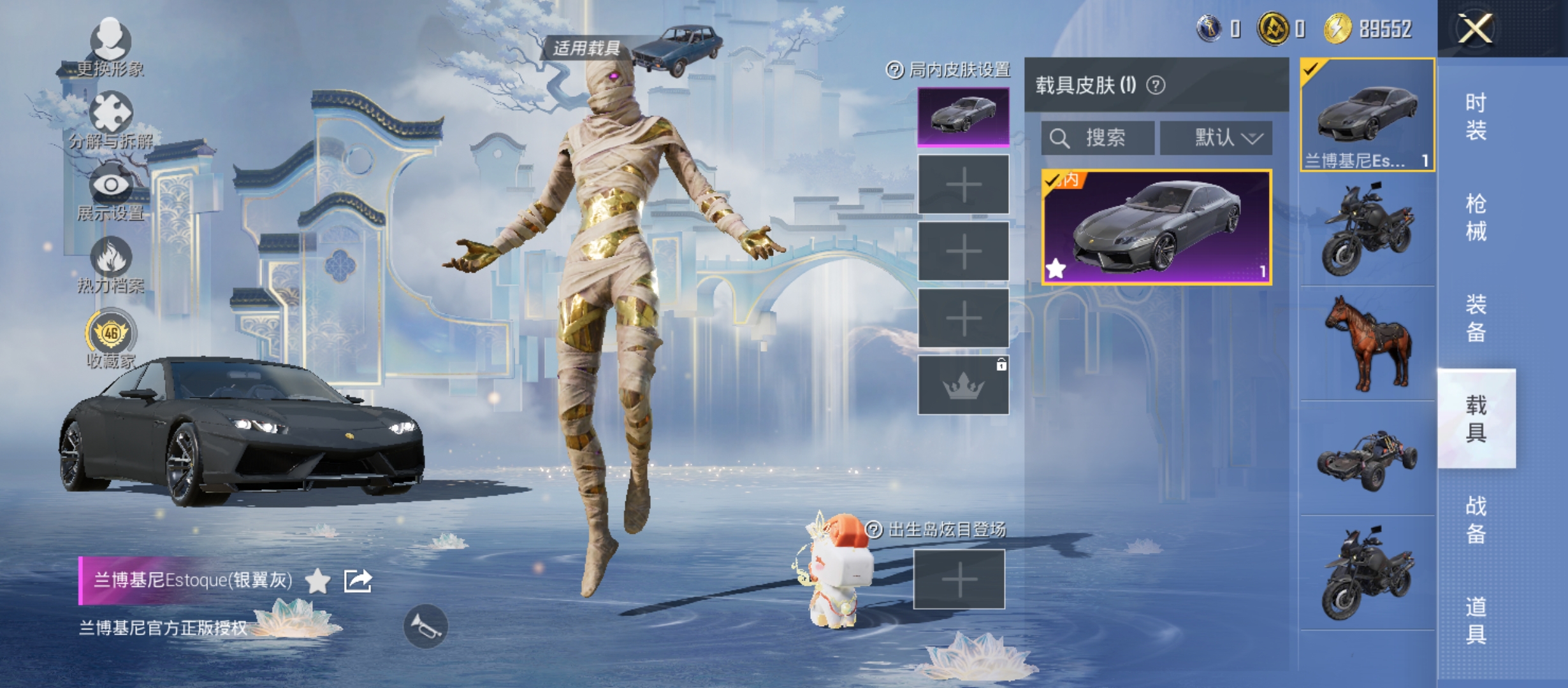
Task: Open the 道具 items tab
Action: [x=1476, y=620]
